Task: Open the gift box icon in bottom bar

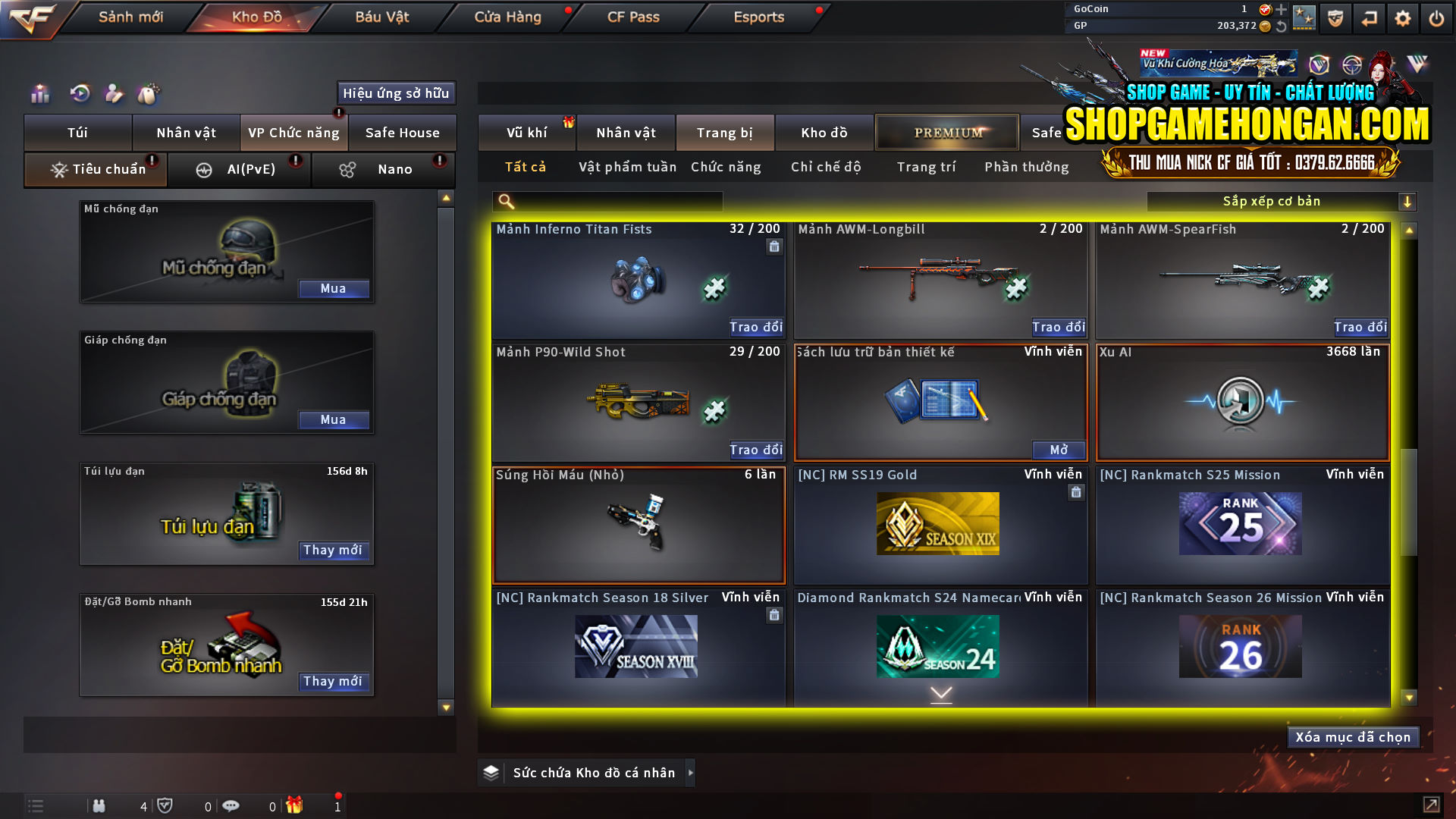Action: (x=296, y=805)
